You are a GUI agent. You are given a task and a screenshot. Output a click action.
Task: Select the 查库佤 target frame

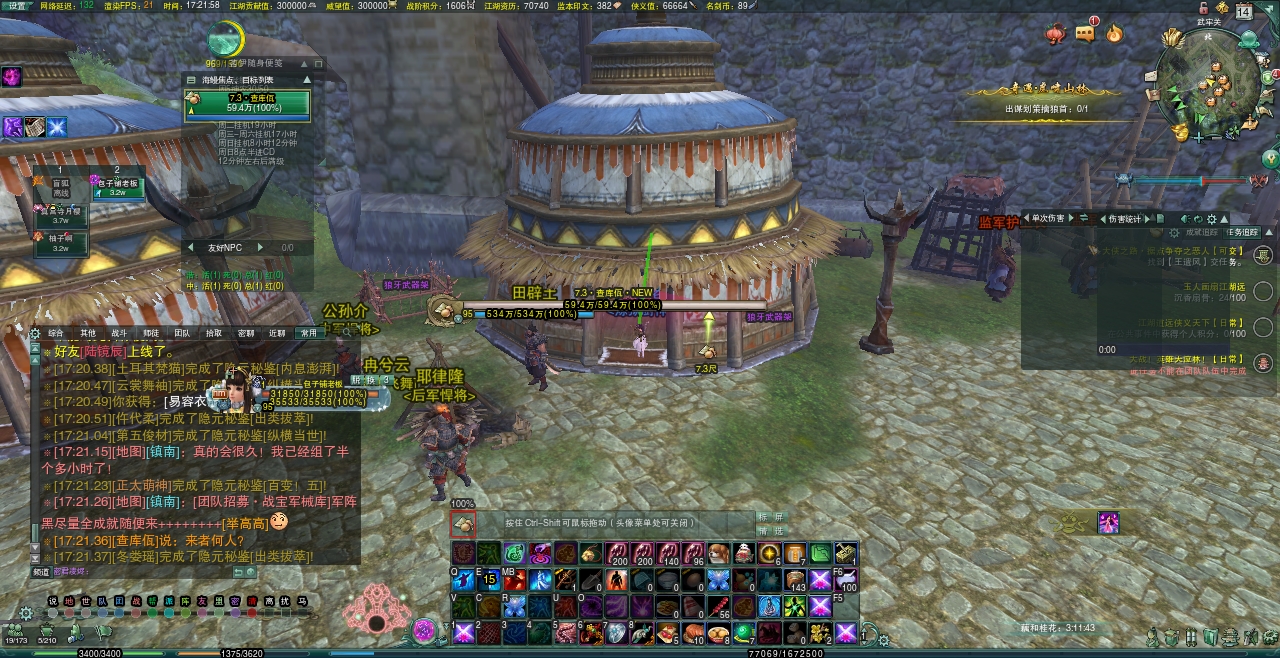coord(247,103)
